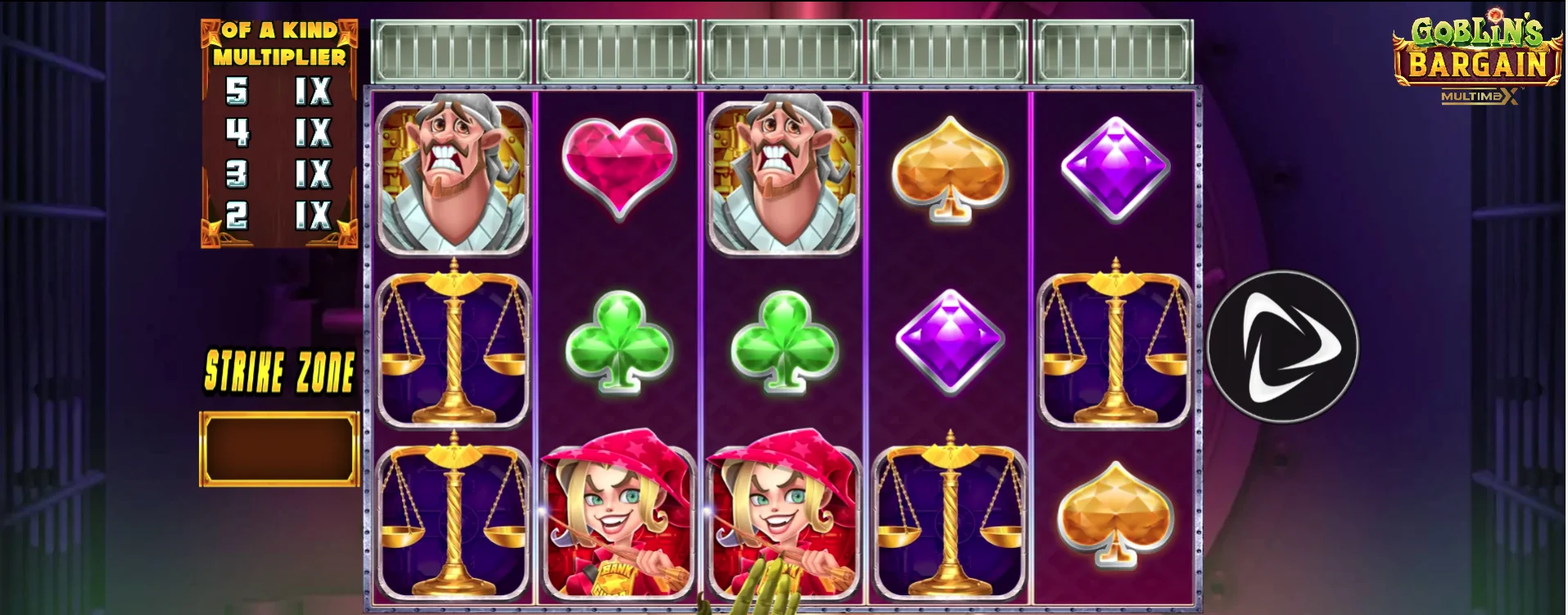This screenshot has height=615, width=1568.
Task: Select the golden spade symbol on reel four
Action: tap(950, 172)
